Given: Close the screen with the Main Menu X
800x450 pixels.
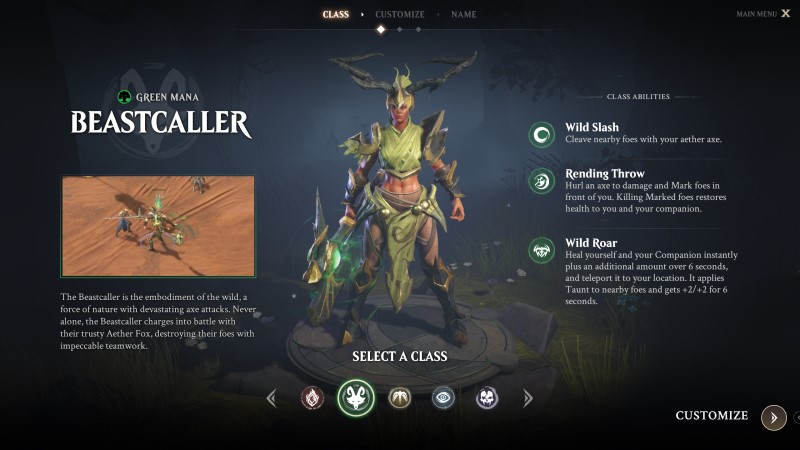Looking at the screenshot, I should pyautogui.click(x=785, y=14).
